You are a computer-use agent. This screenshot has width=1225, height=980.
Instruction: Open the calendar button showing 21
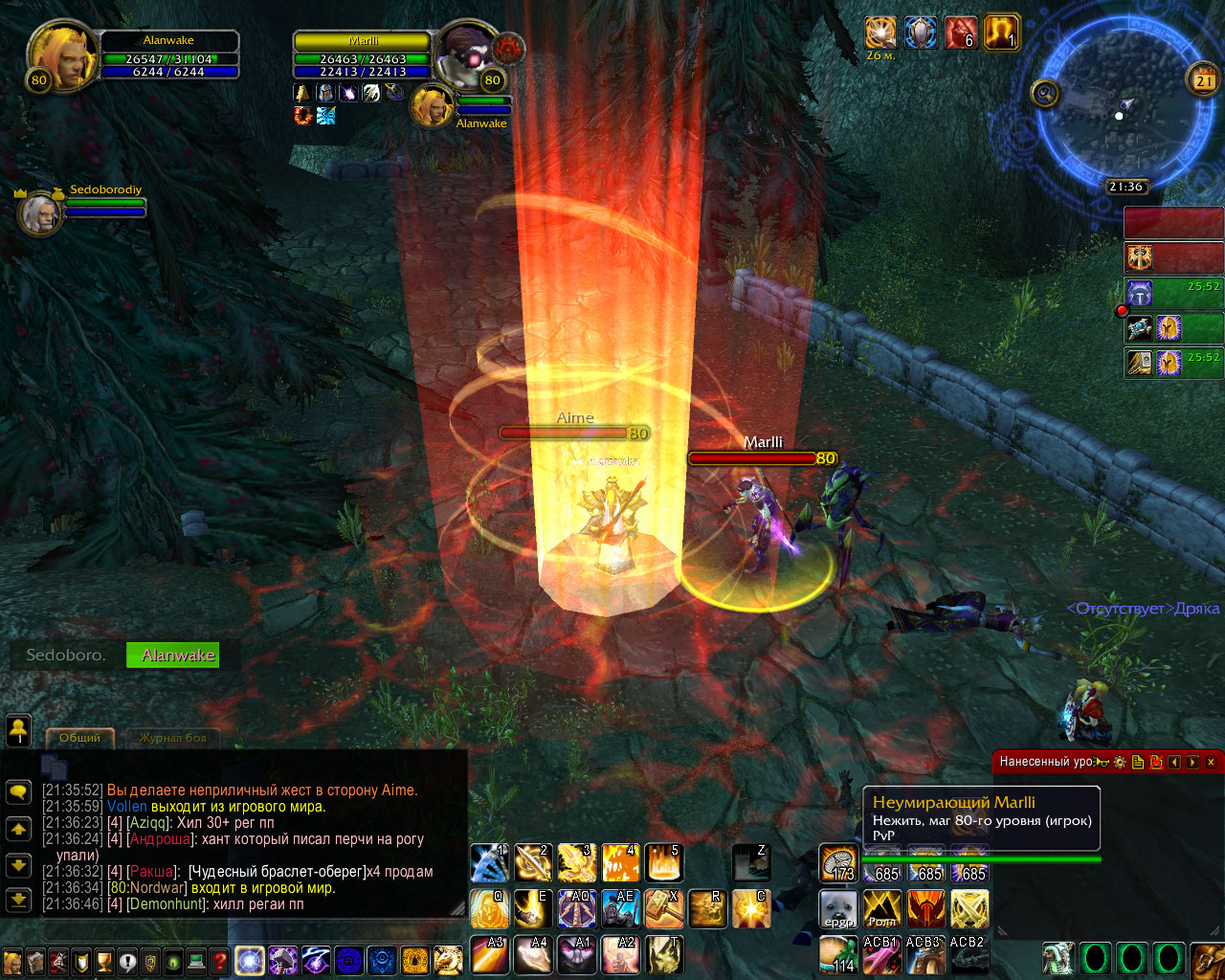pos(1203,80)
